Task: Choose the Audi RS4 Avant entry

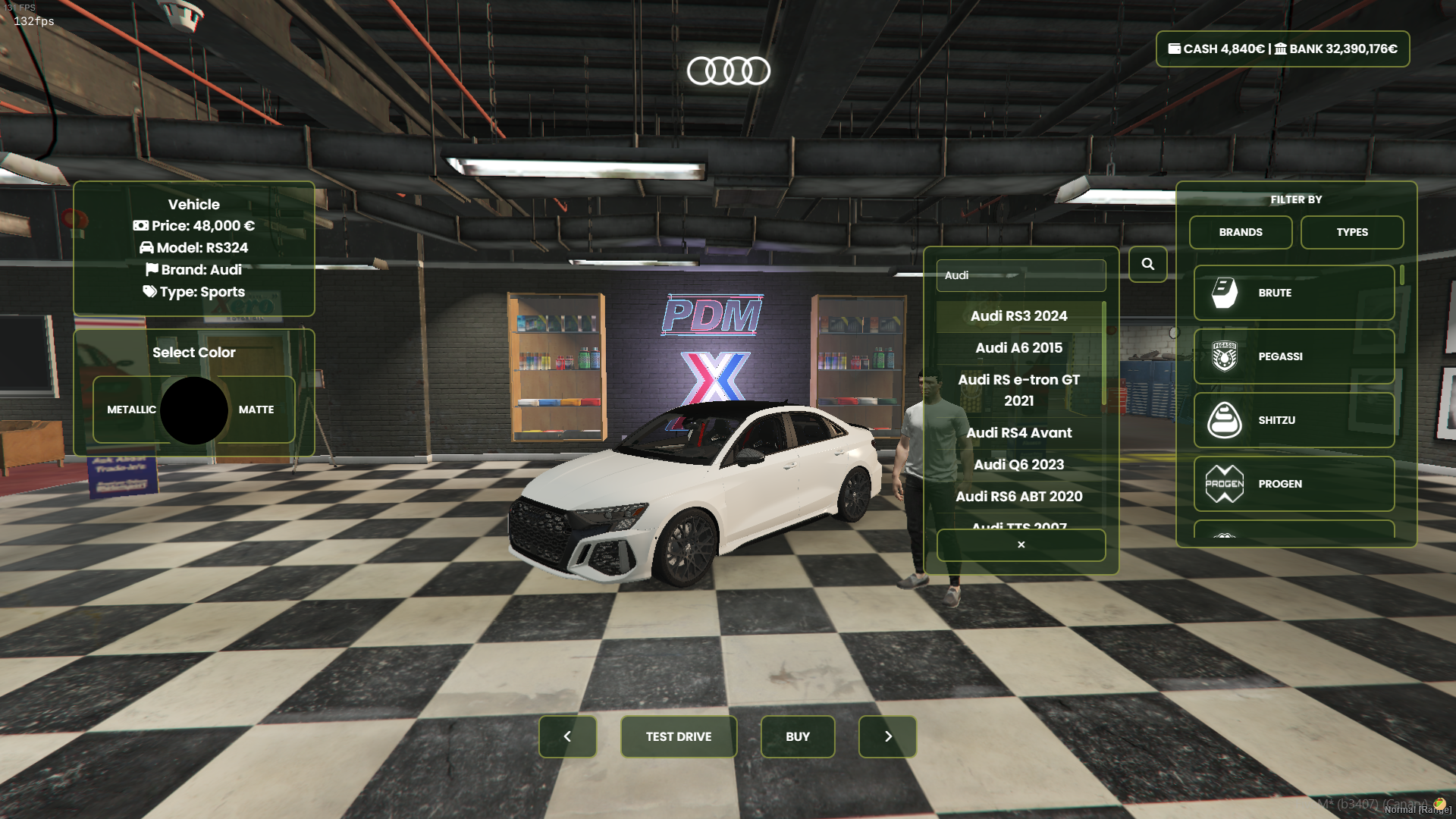Action: (x=1018, y=433)
